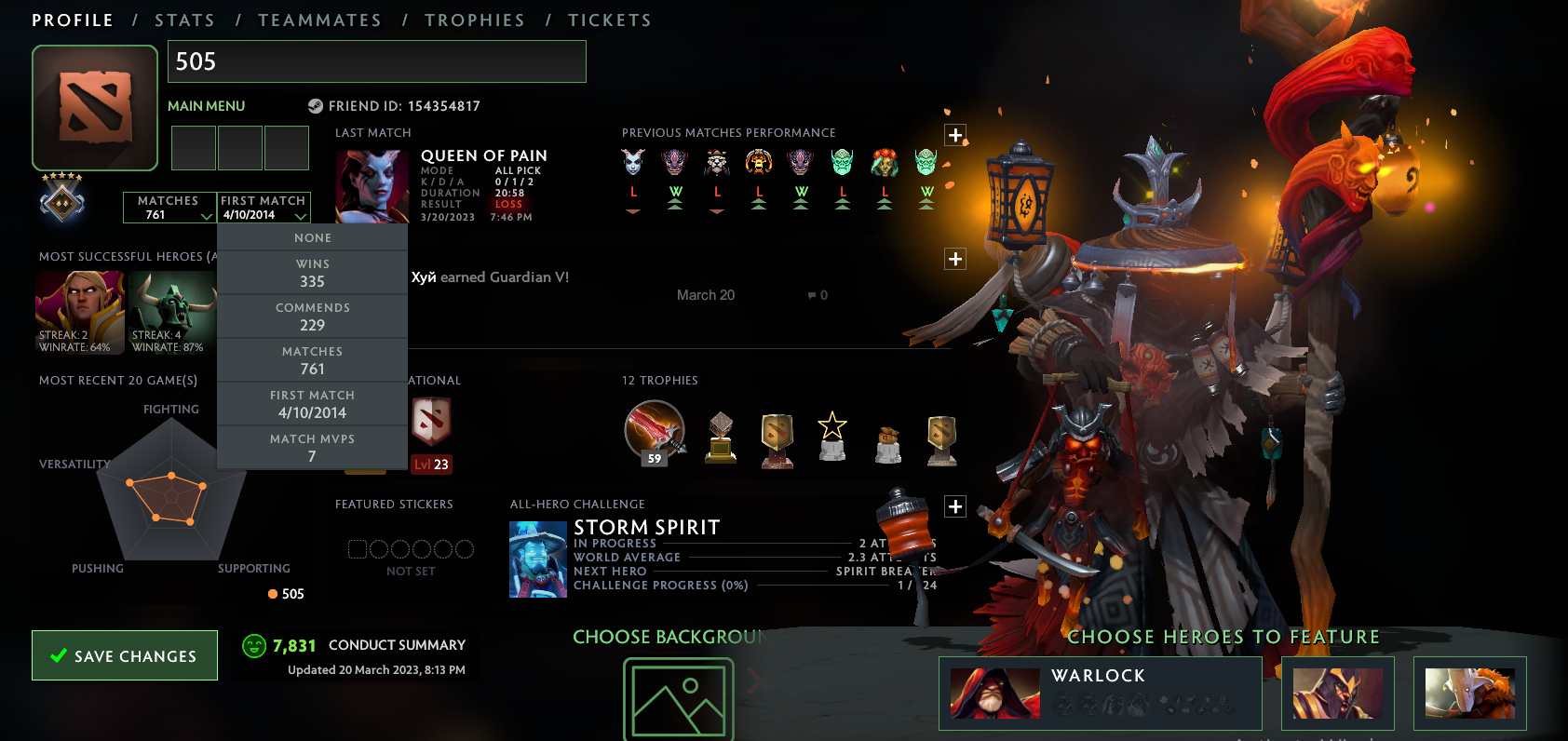Open the Invoker most successful hero portrait
Viewport: 1568px width, 741px height.
coord(79,312)
